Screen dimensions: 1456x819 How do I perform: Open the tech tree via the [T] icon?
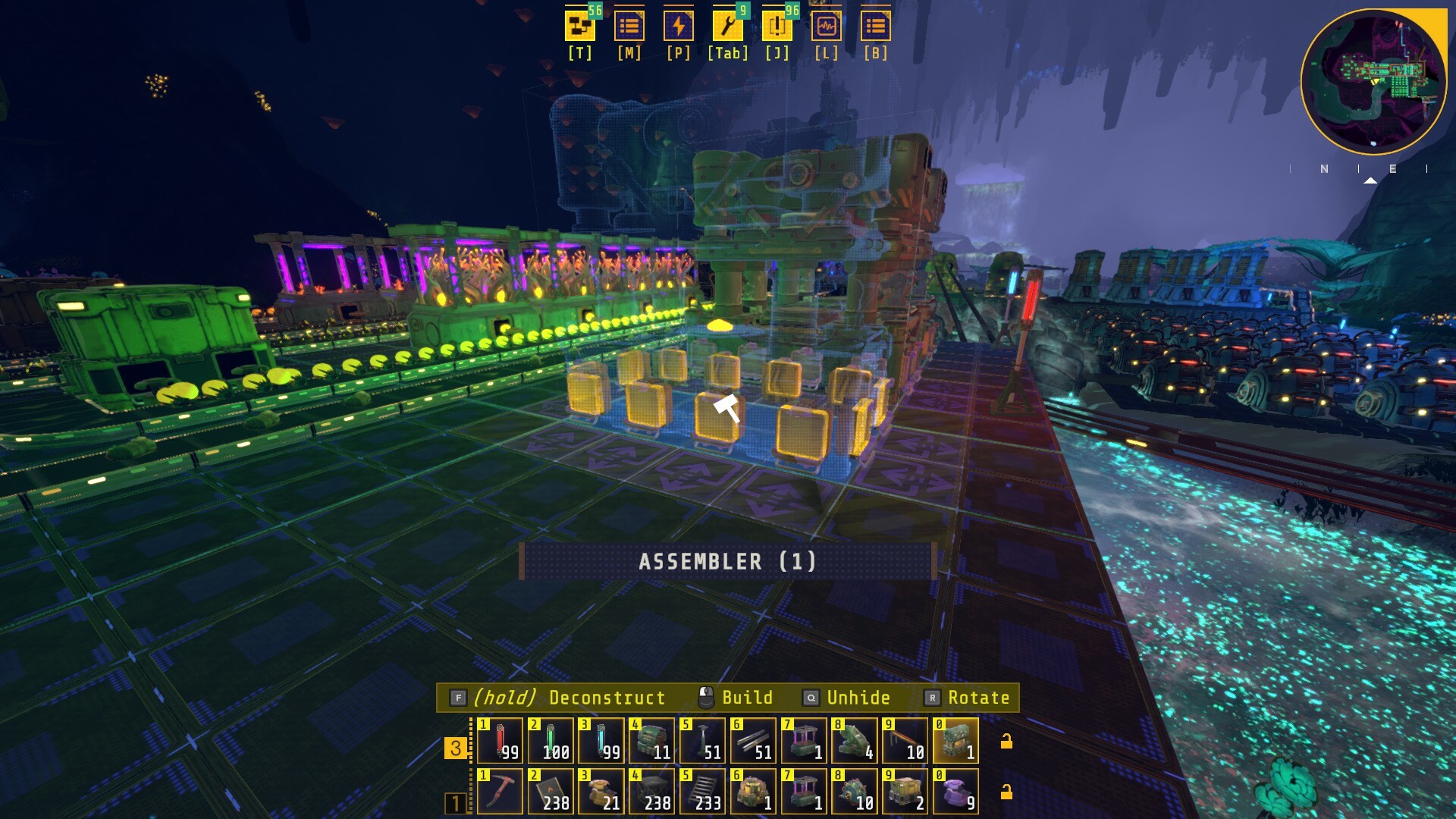click(x=579, y=27)
